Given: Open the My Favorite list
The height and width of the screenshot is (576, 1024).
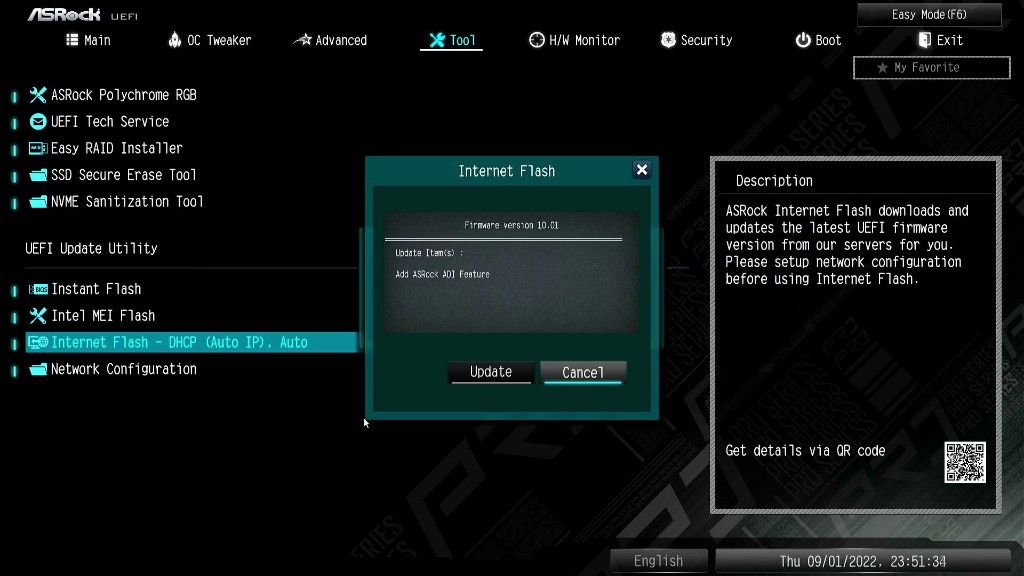Looking at the screenshot, I should (x=931, y=68).
